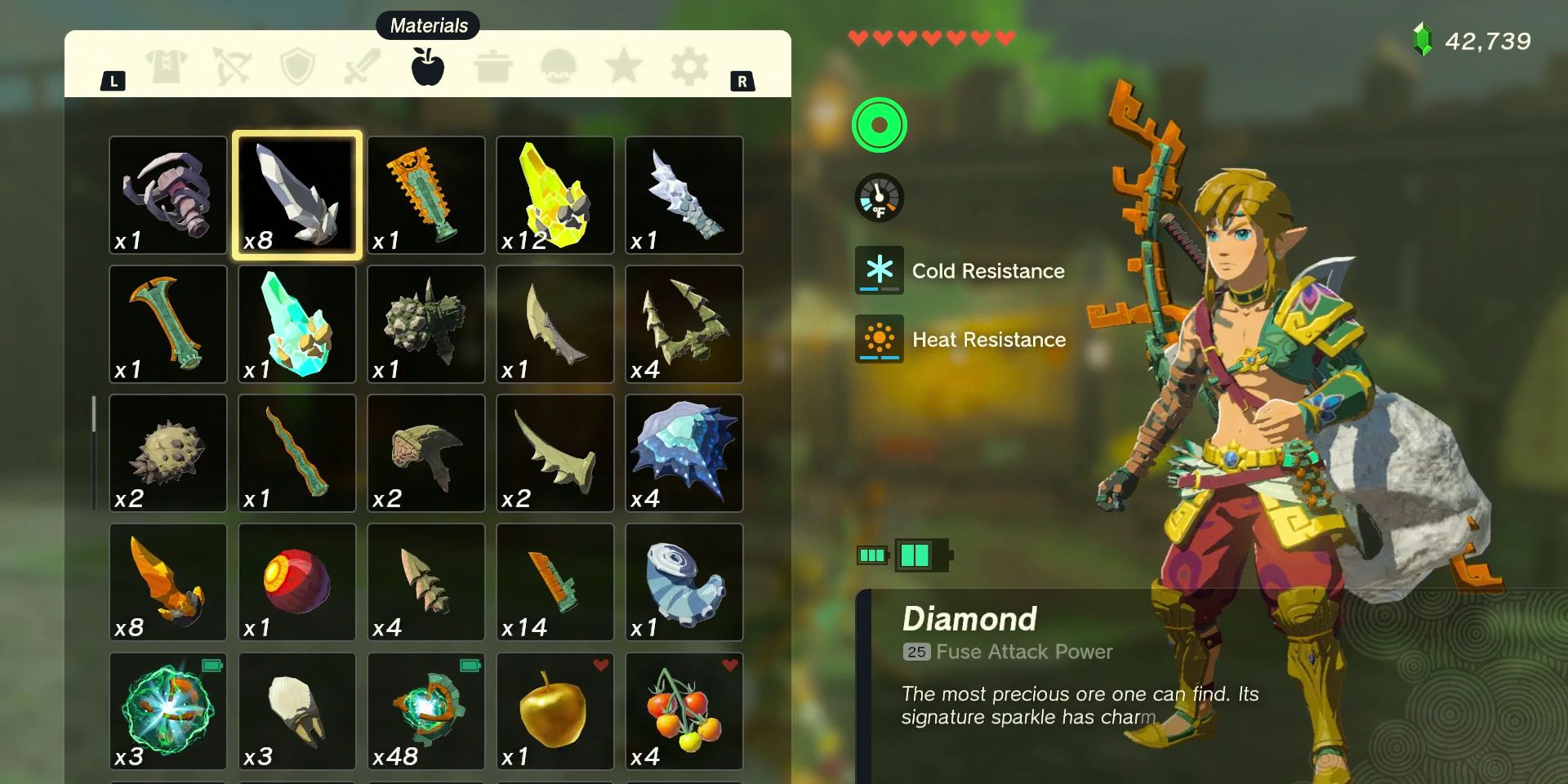
Task: Open the Shields inventory icon
Action: pyautogui.click(x=298, y=67)
